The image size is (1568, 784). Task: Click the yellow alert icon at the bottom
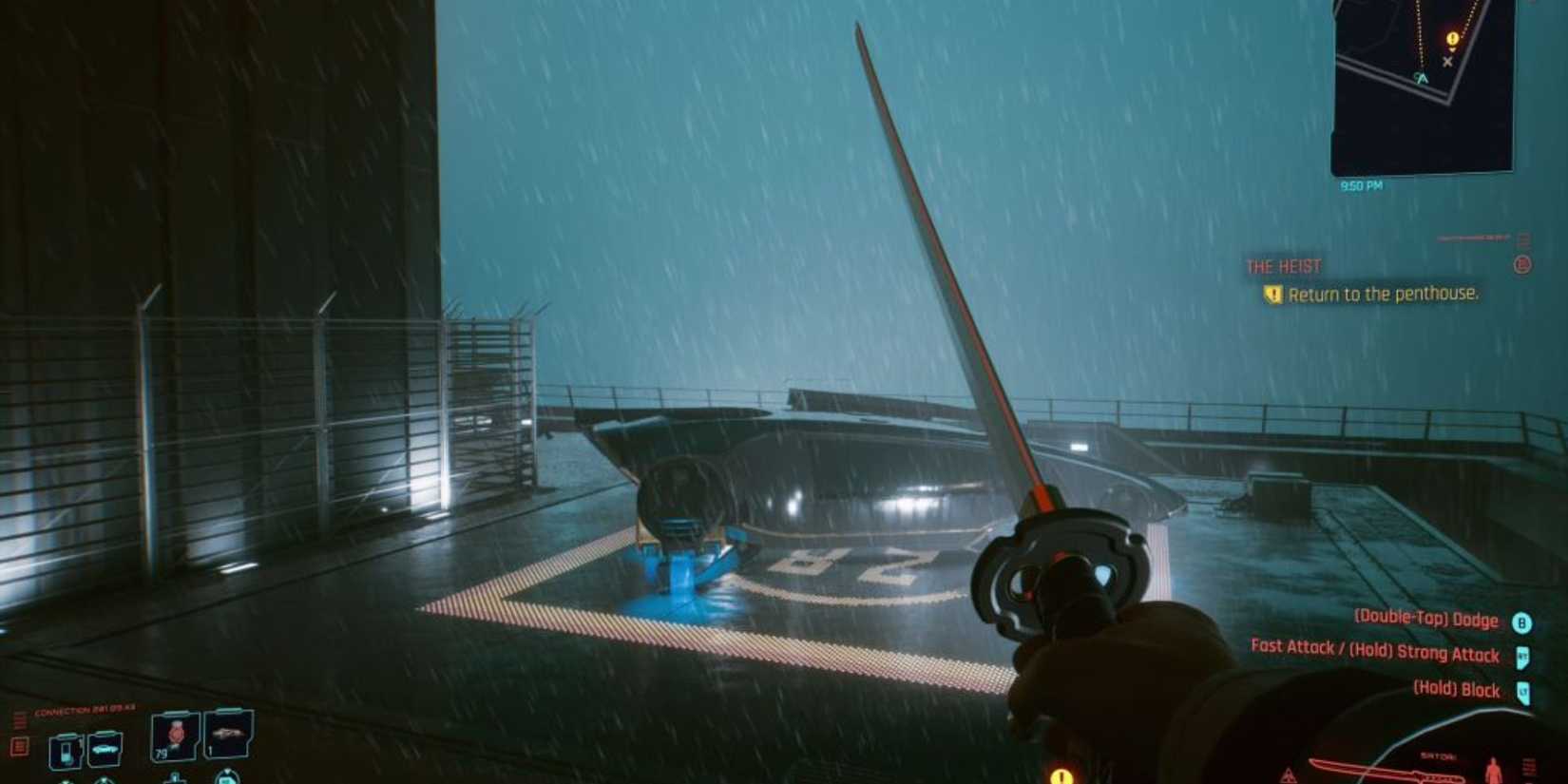(x=1061, y=777)
